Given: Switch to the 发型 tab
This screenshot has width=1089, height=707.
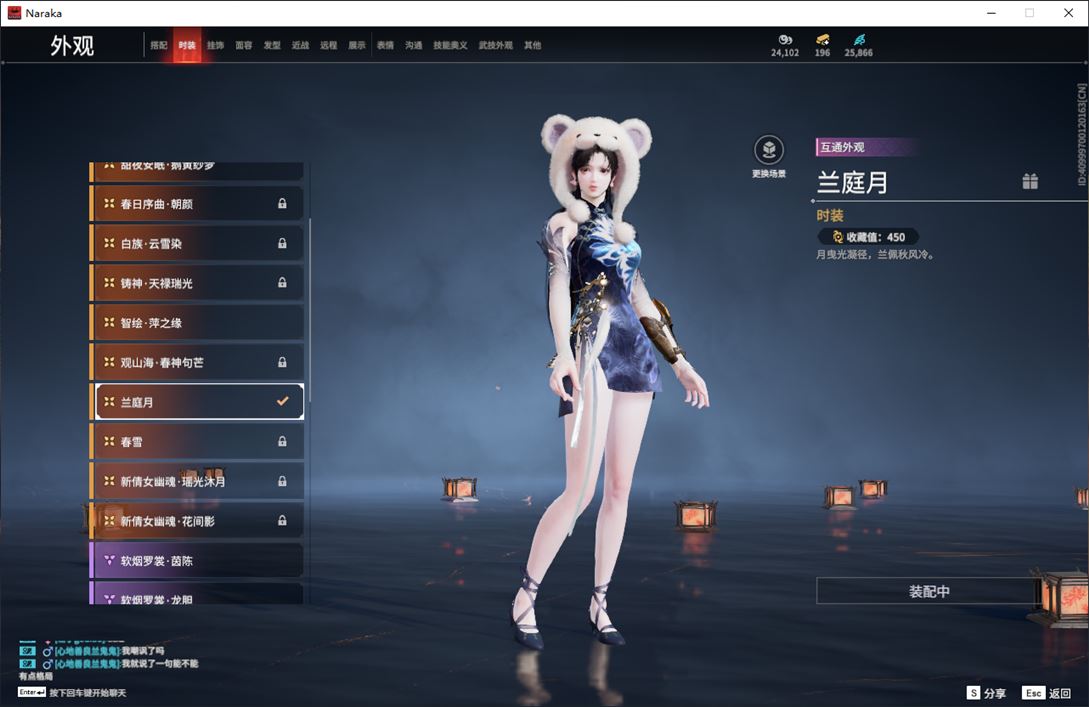Looking at the screenshot, I should (x=272, y=46).
